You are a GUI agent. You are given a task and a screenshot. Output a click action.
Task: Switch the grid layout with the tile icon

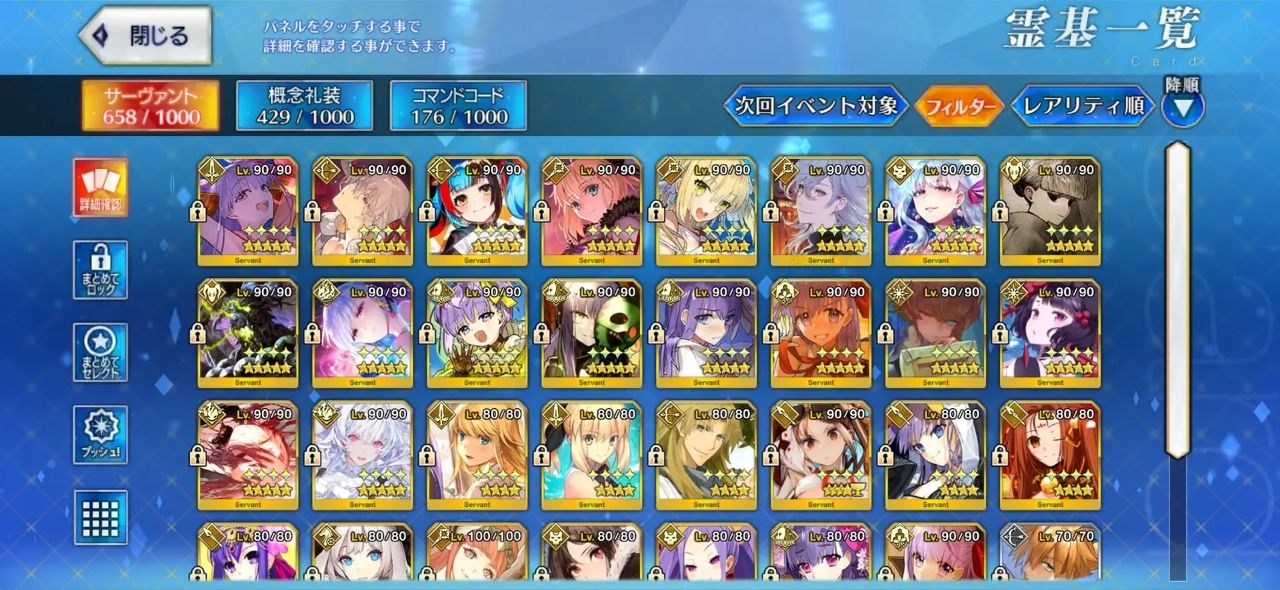click(x=101, y=517)
